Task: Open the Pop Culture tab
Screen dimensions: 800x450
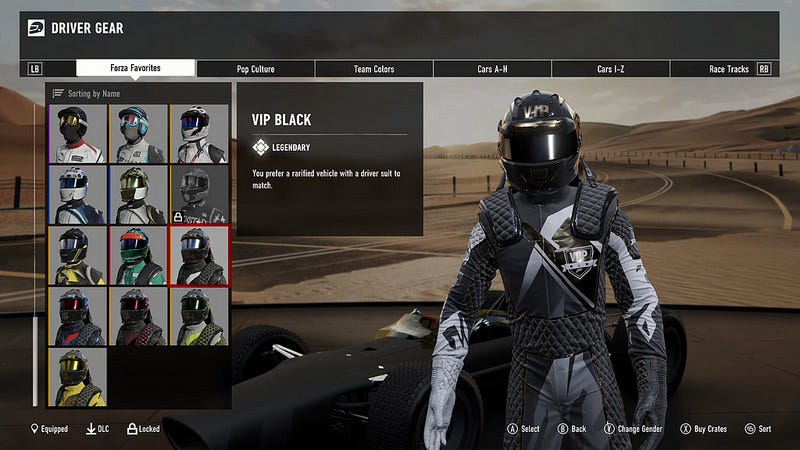Action: click(255, 69)
